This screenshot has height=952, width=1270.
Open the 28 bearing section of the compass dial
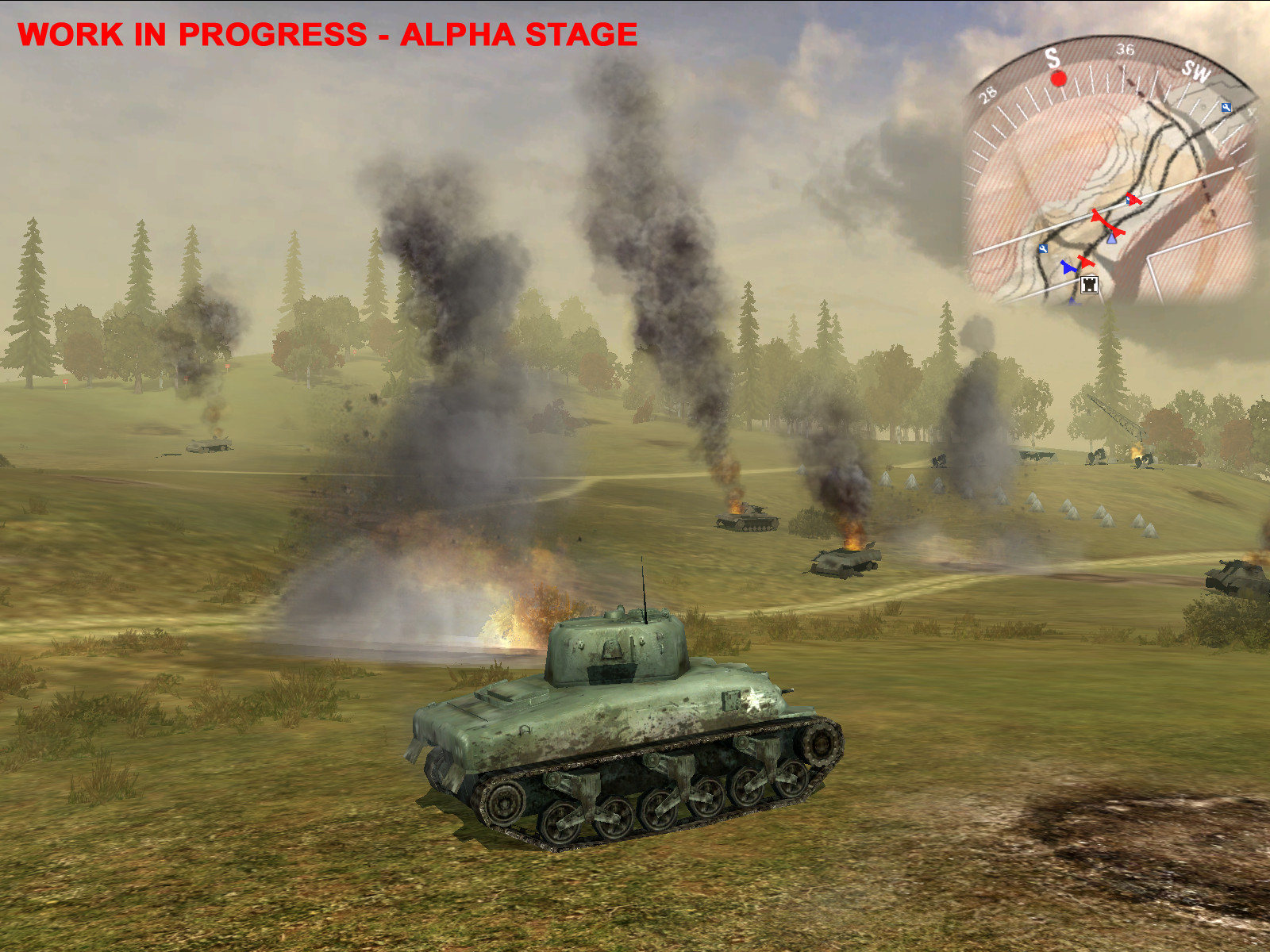coord(987,94)
